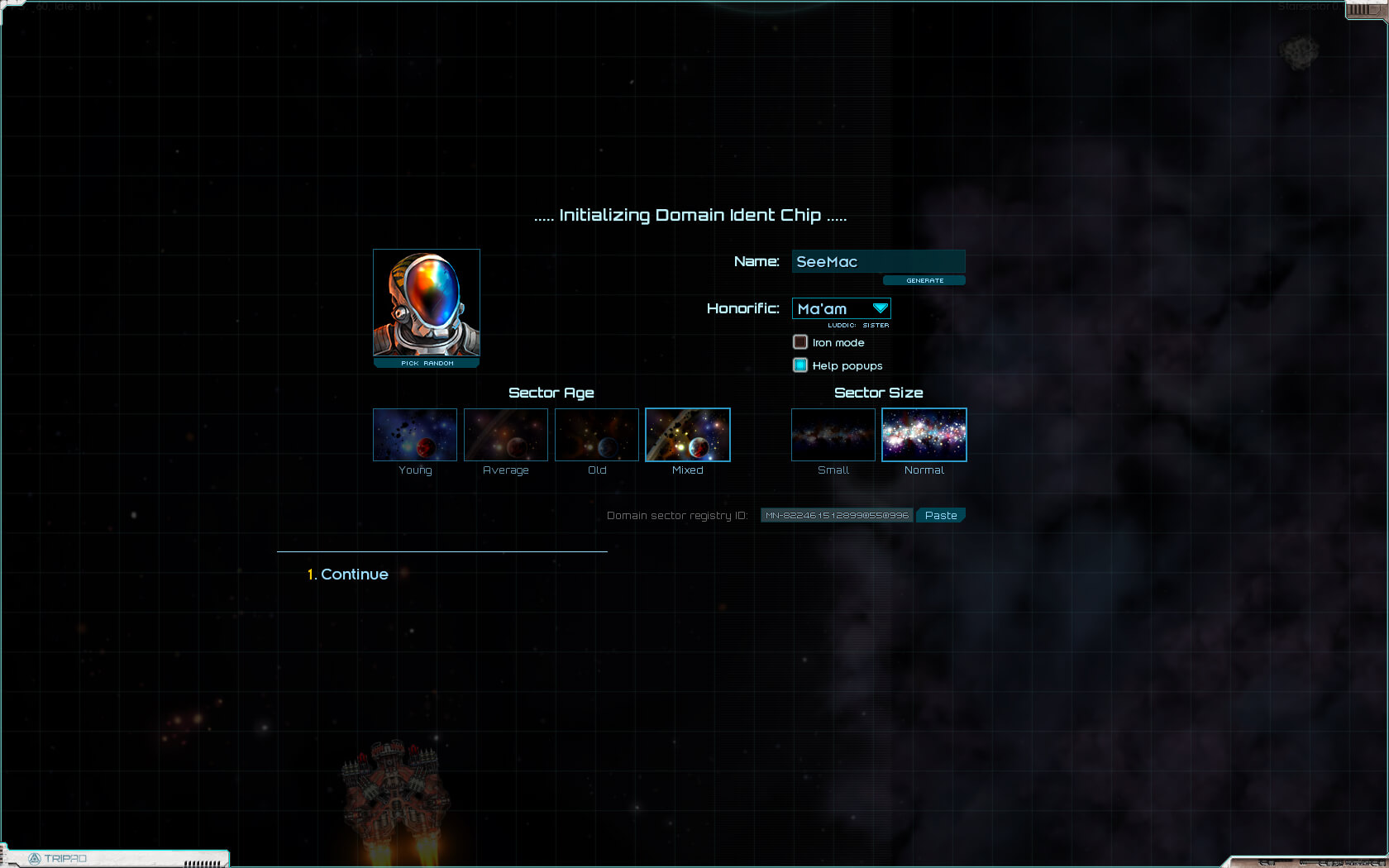
Task: Click the Domain sector registry ID field
Action: tap(837, 515)
